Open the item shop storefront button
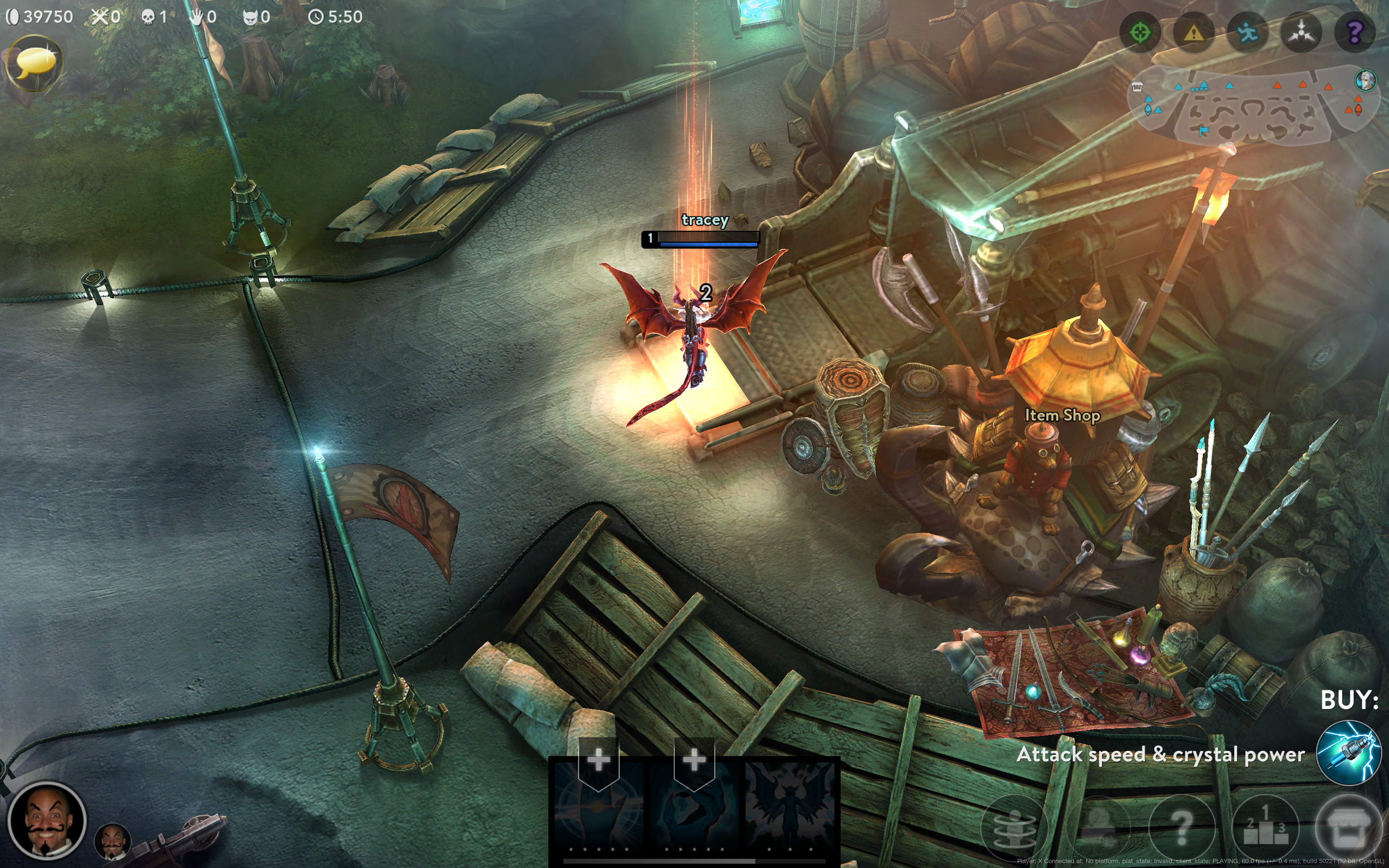Viewport: 1389px width, 868px height. (x=1348, y=827)
